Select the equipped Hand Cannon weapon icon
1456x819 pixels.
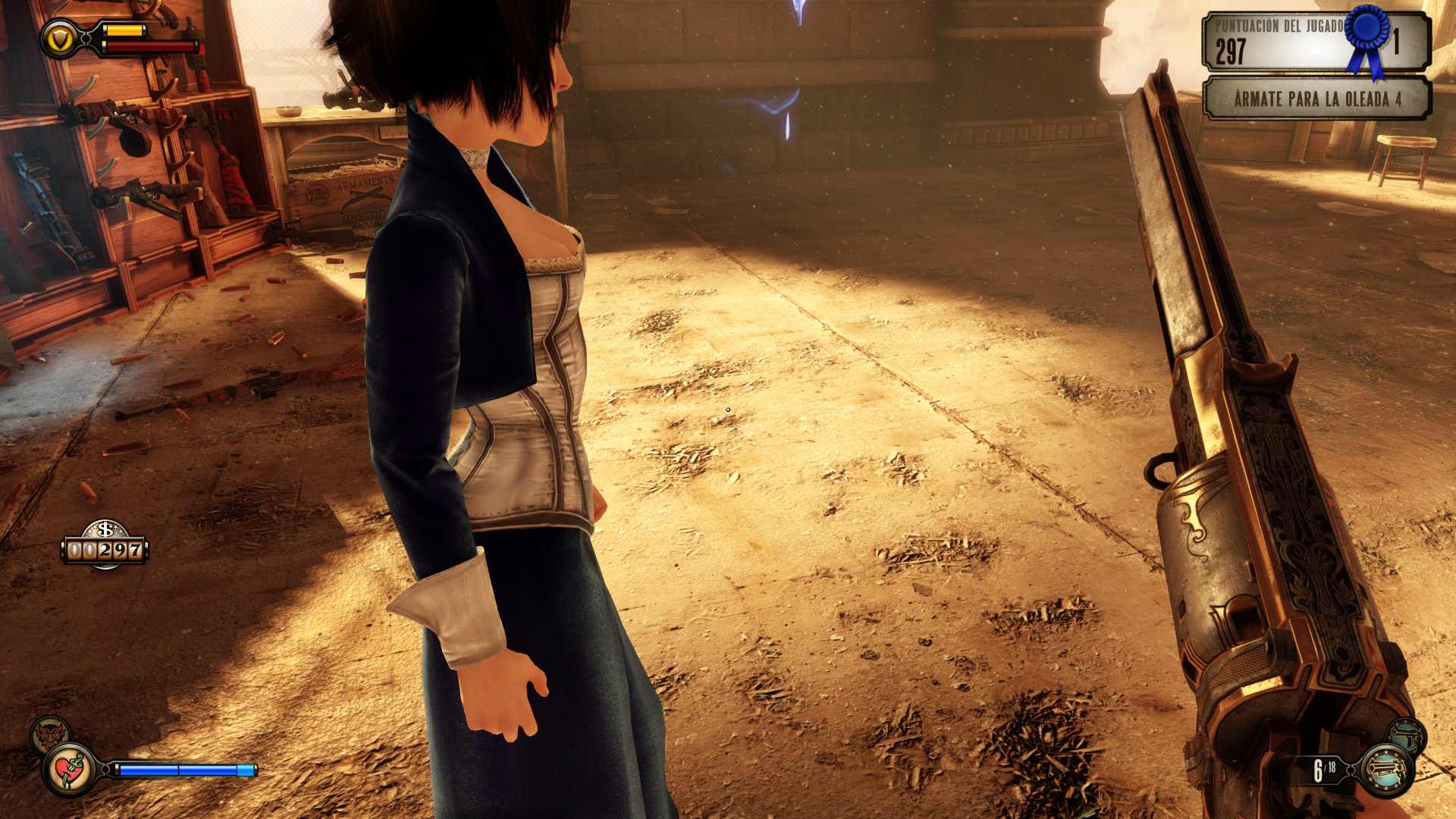[x=1386, y=770]
